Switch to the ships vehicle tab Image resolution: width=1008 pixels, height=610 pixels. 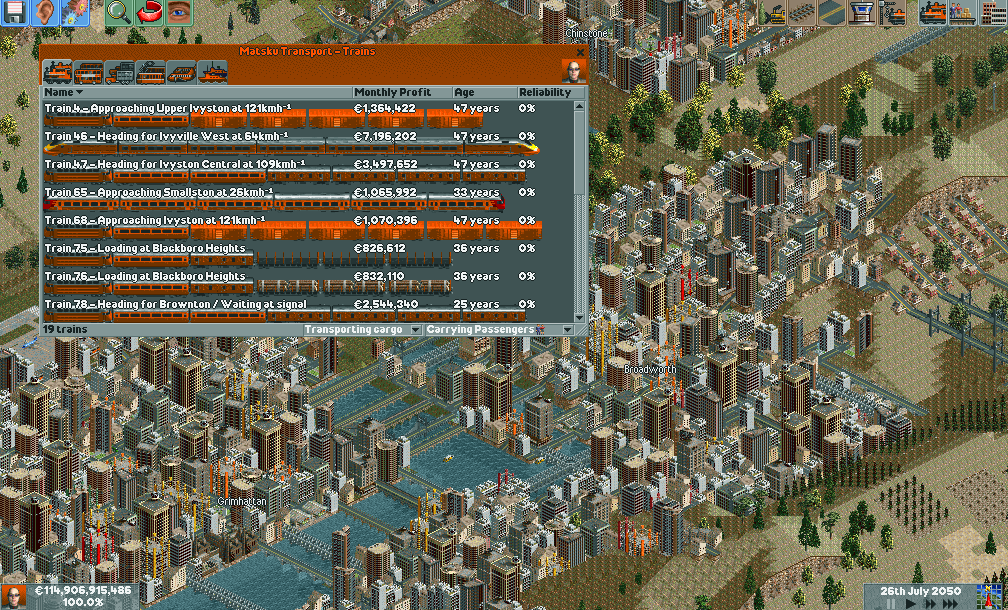[212, 72]
